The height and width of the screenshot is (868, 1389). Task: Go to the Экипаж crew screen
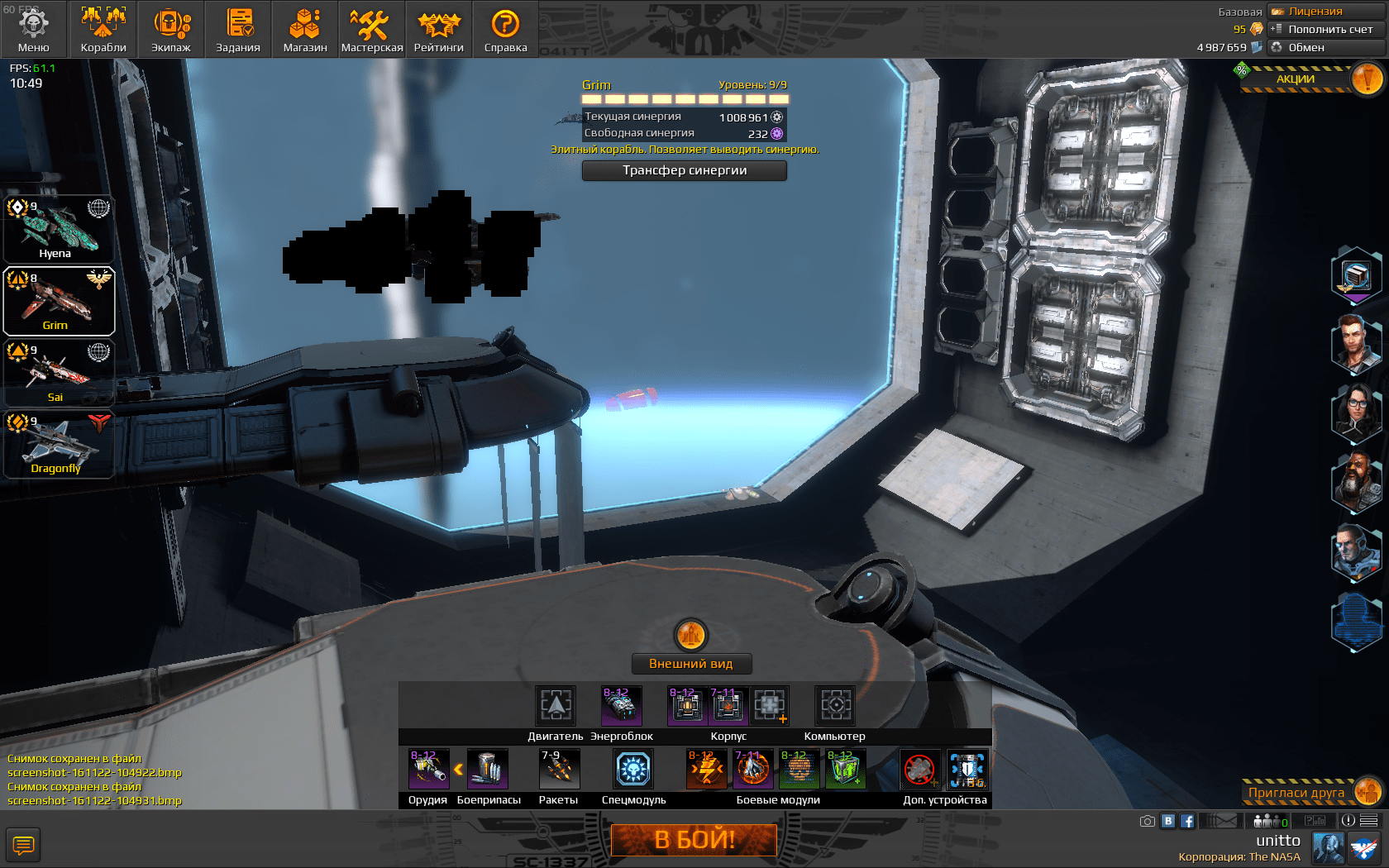click(x=171, y=29)
